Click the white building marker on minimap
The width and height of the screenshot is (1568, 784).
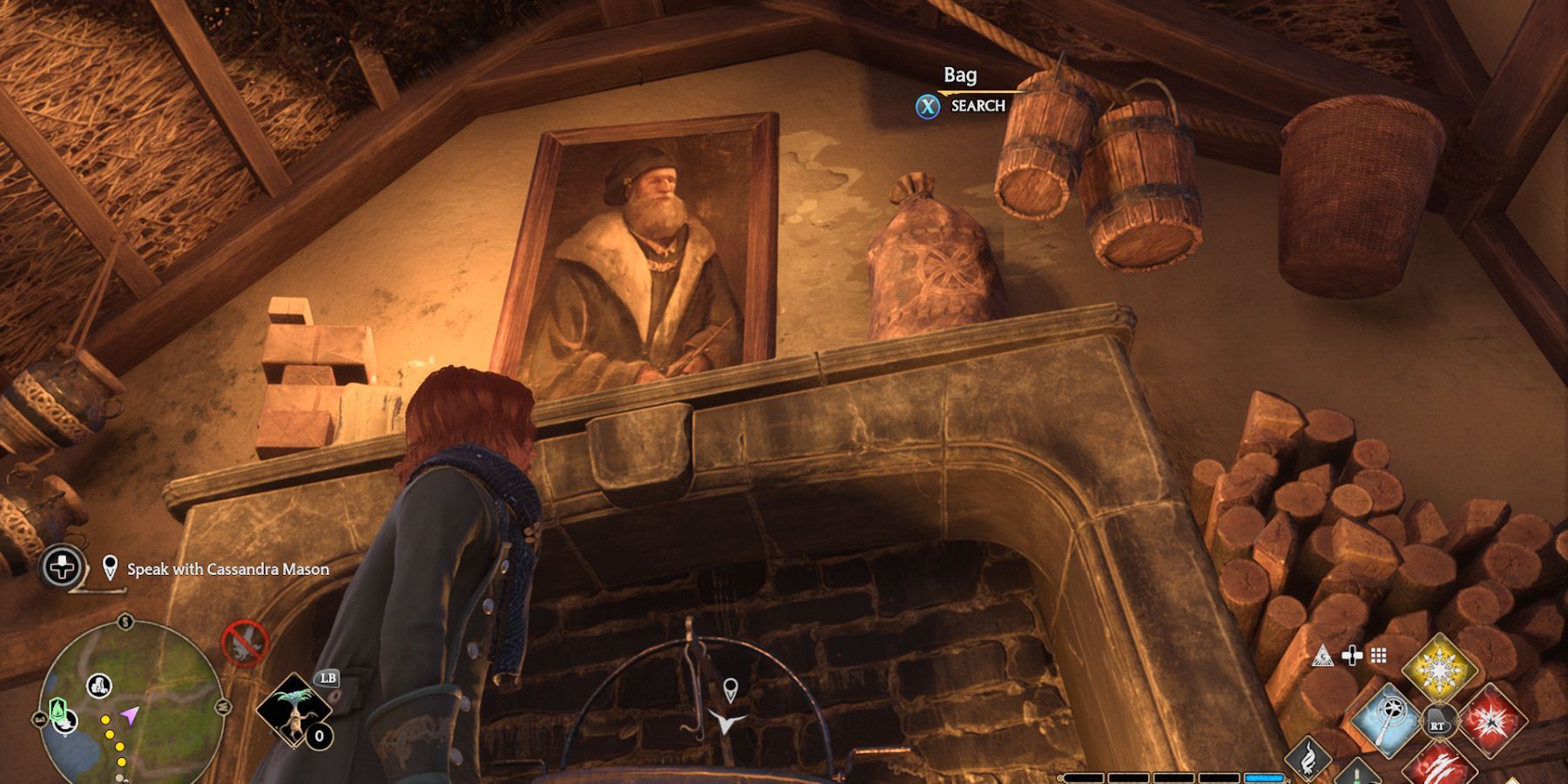pos(98,686)
